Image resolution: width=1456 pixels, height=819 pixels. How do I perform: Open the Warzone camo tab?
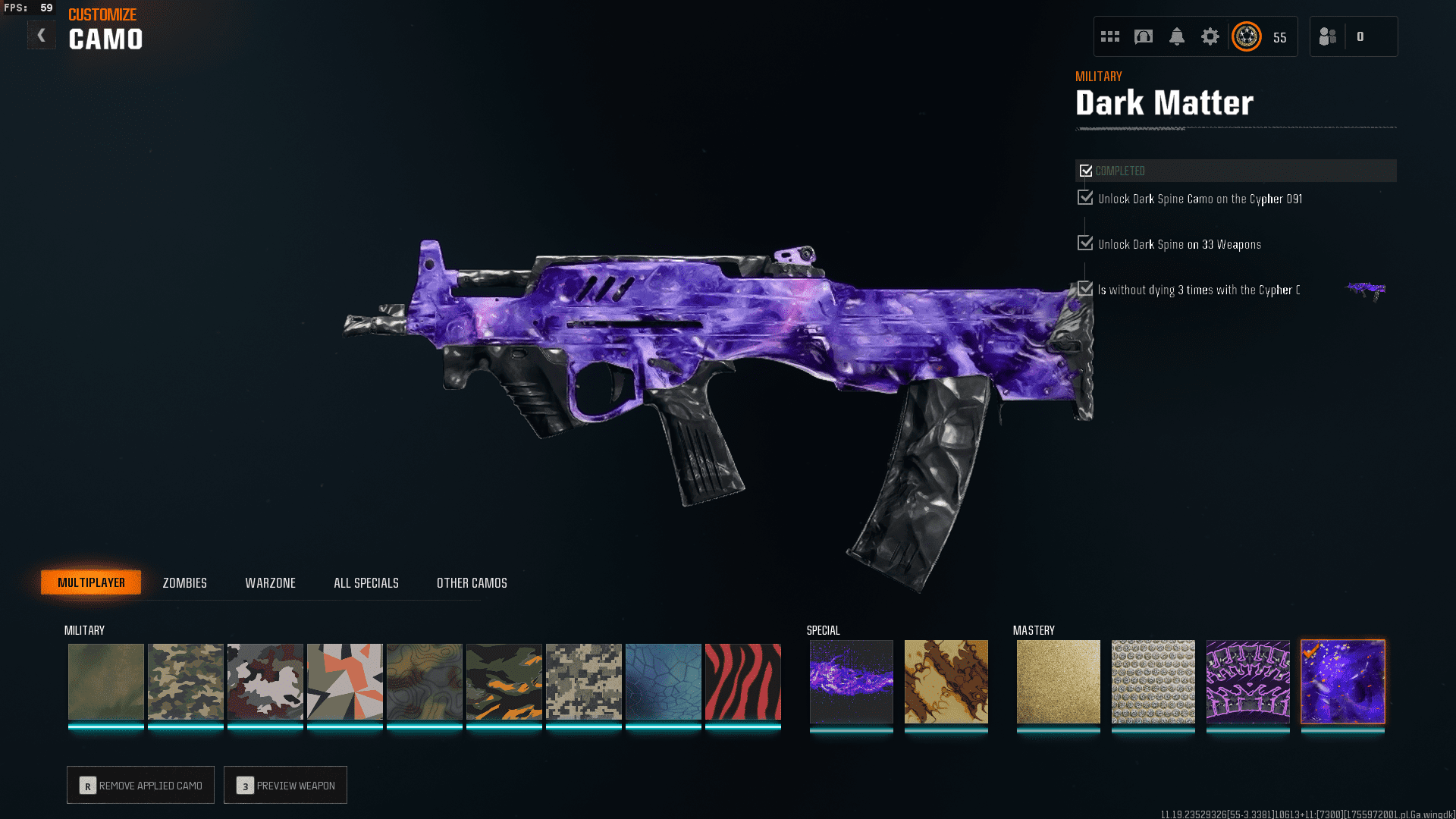[x=270, y=582]
